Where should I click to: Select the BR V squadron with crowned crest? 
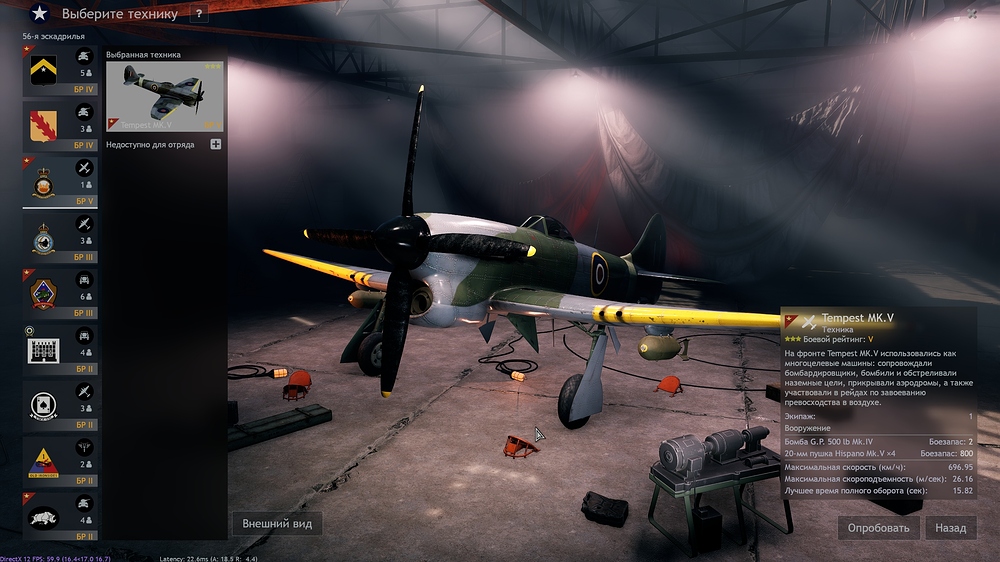[62, 182]
